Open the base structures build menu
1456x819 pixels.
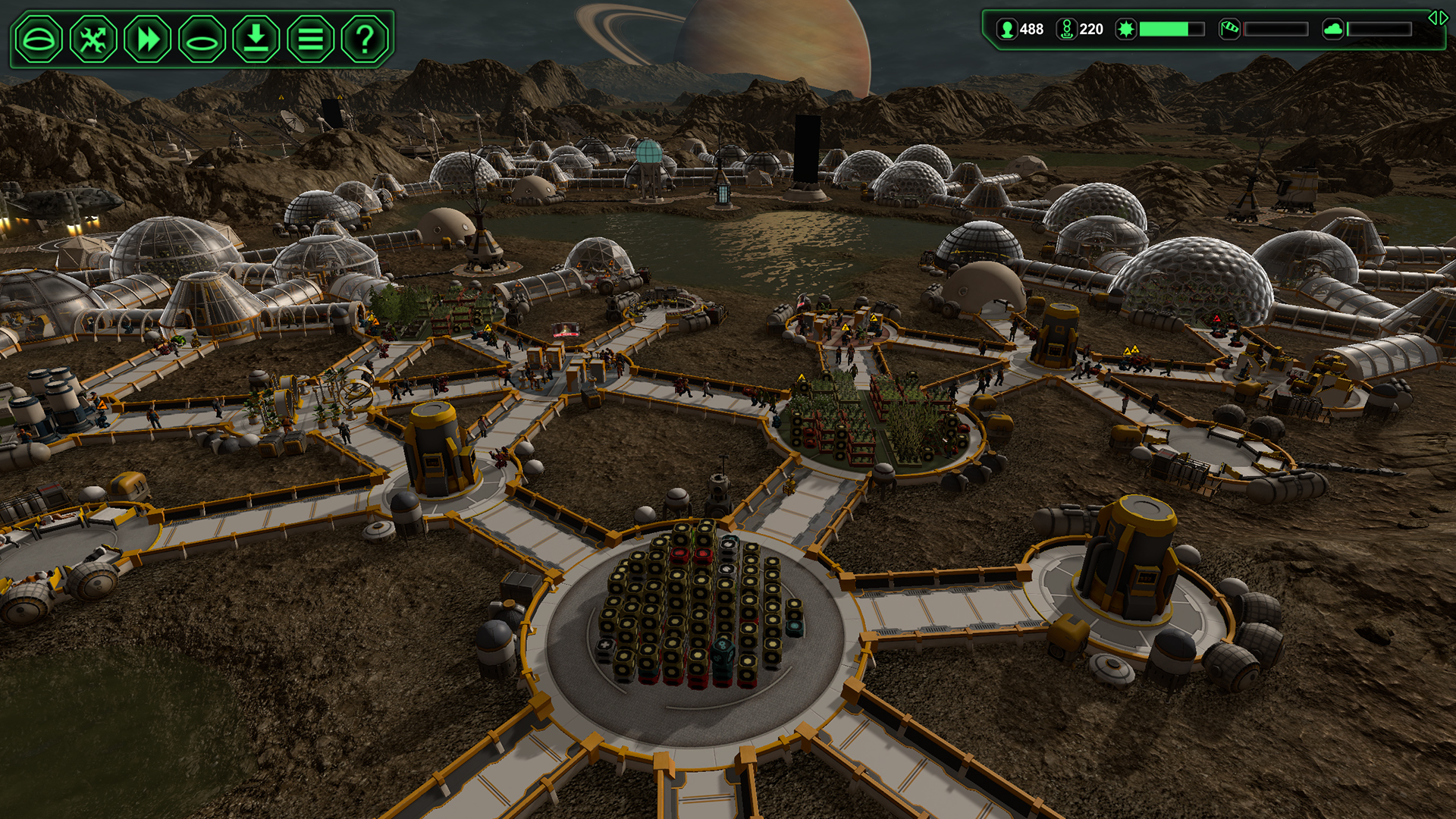[39, 36]
